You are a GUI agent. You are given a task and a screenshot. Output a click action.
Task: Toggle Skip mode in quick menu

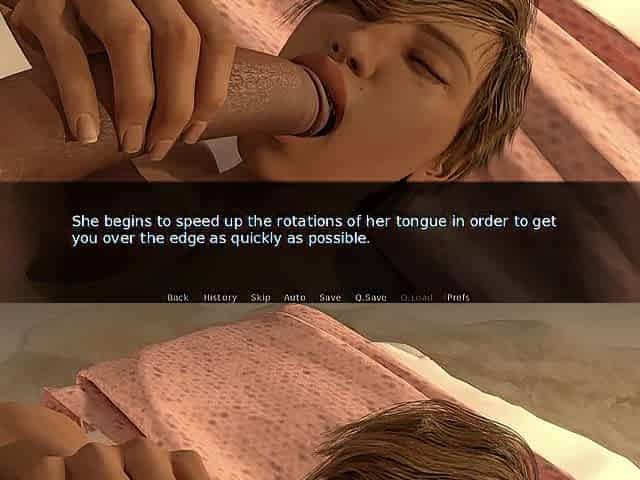tap(261, 297)
